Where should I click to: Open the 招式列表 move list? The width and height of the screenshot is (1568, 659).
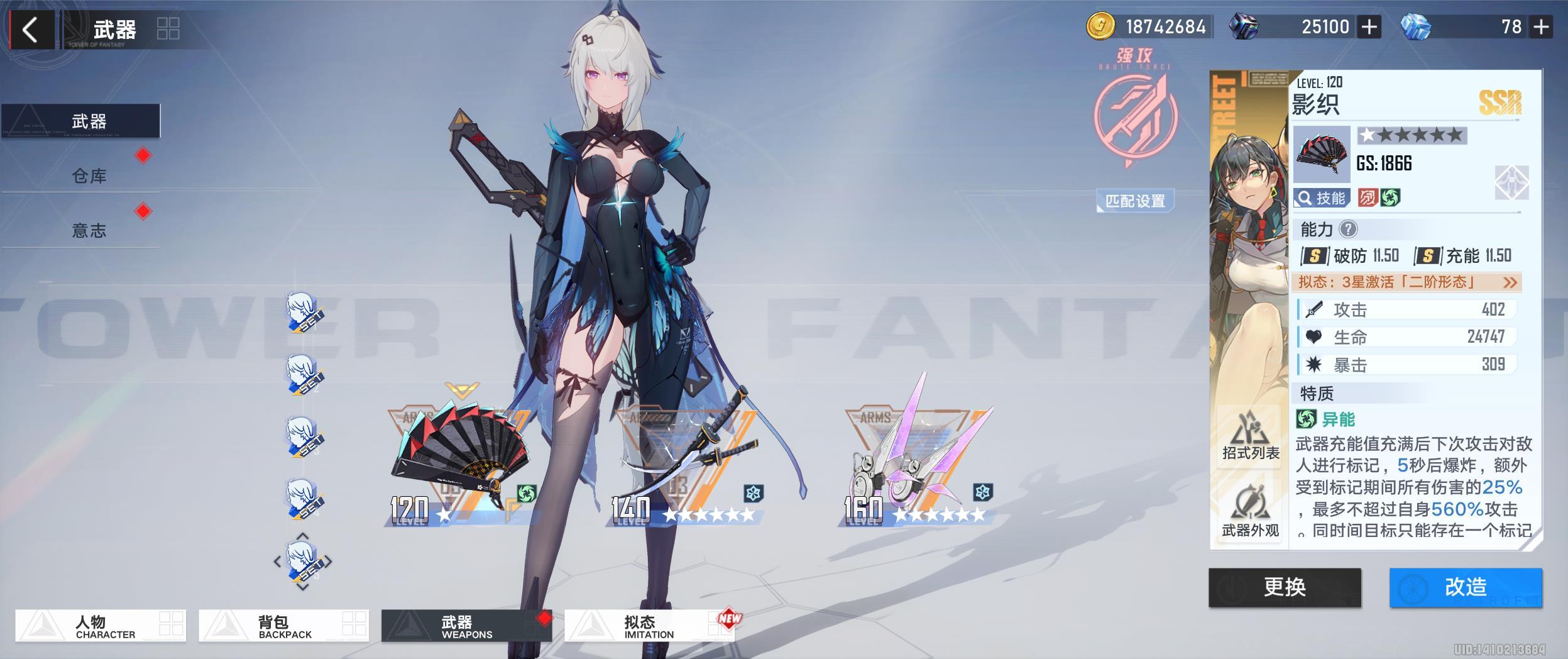pos(1250,435)
